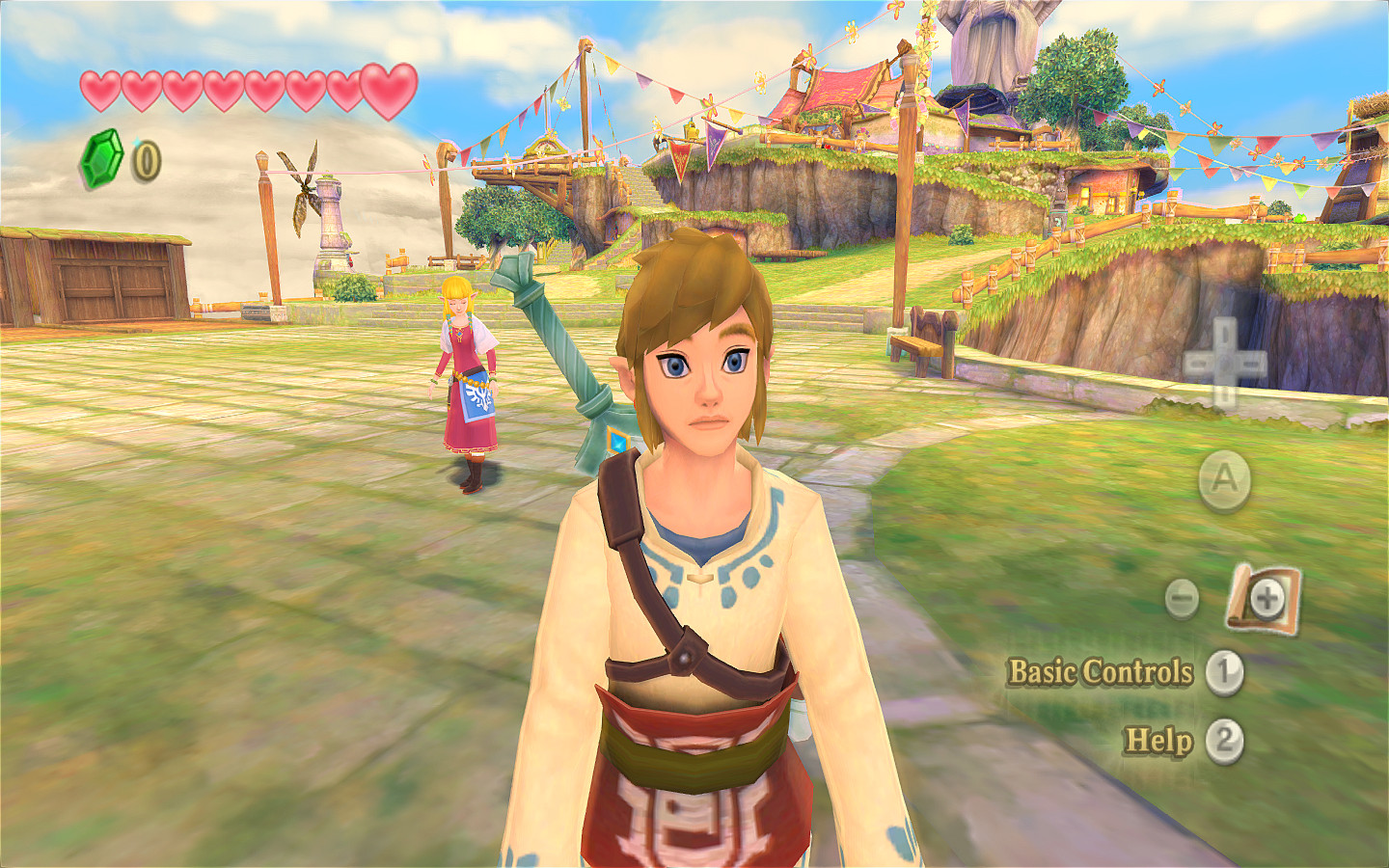Open the map scroll icon
The image size is (1389, 868).
1264,599
